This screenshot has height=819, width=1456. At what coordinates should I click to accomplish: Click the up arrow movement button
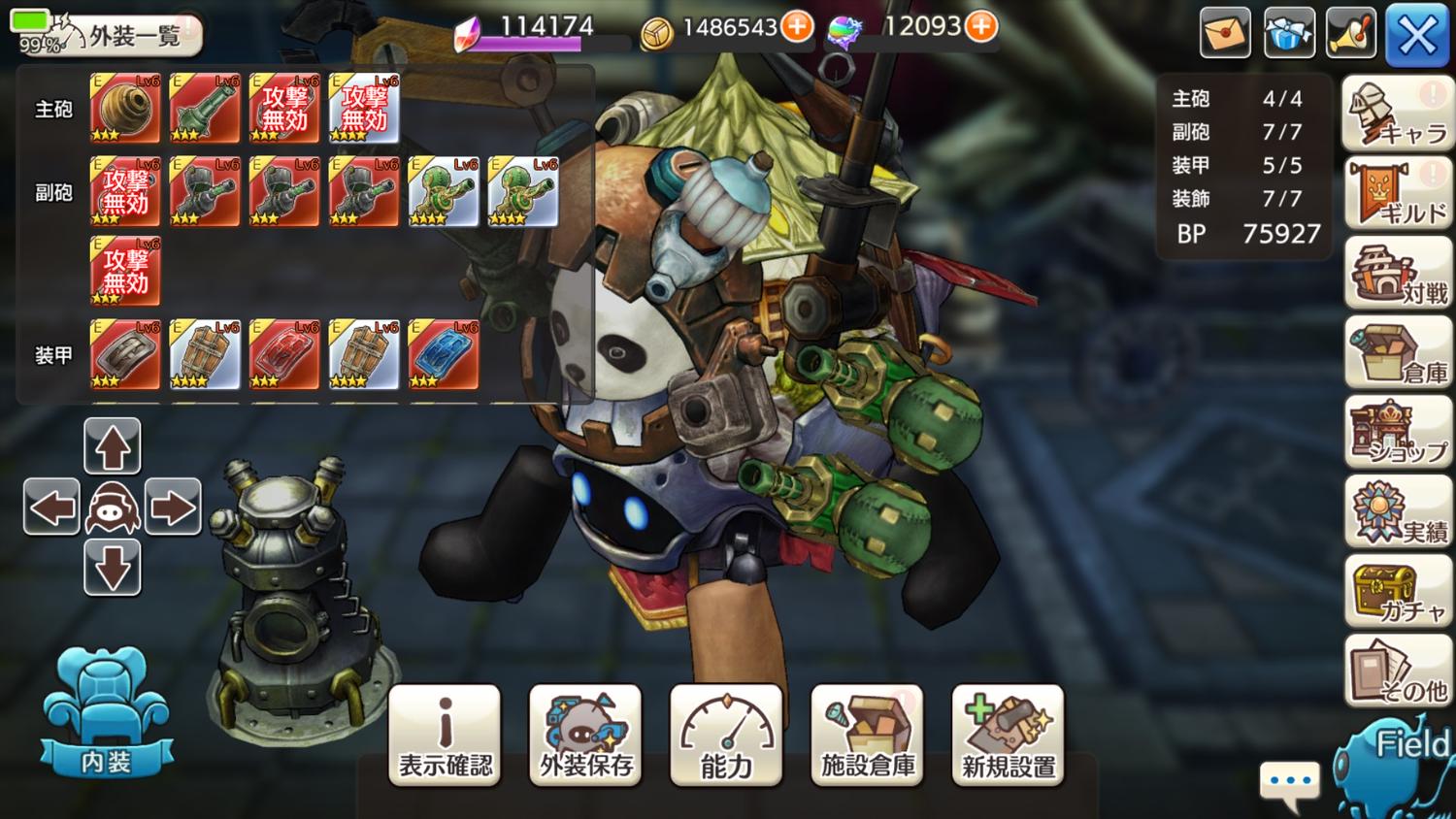[x=113, y=446]
